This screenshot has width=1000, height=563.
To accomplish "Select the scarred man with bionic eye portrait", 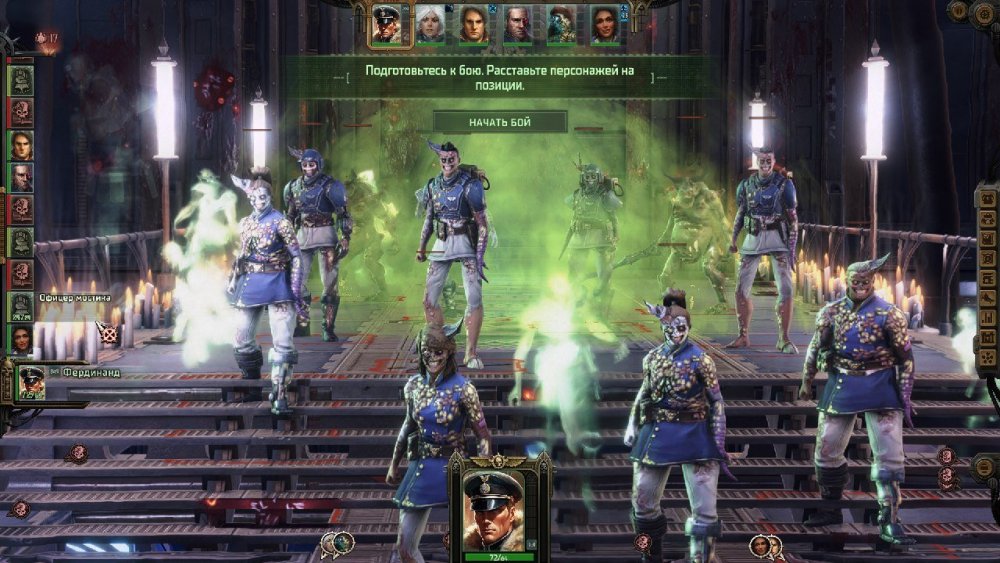I will click(x=518, y=24).
